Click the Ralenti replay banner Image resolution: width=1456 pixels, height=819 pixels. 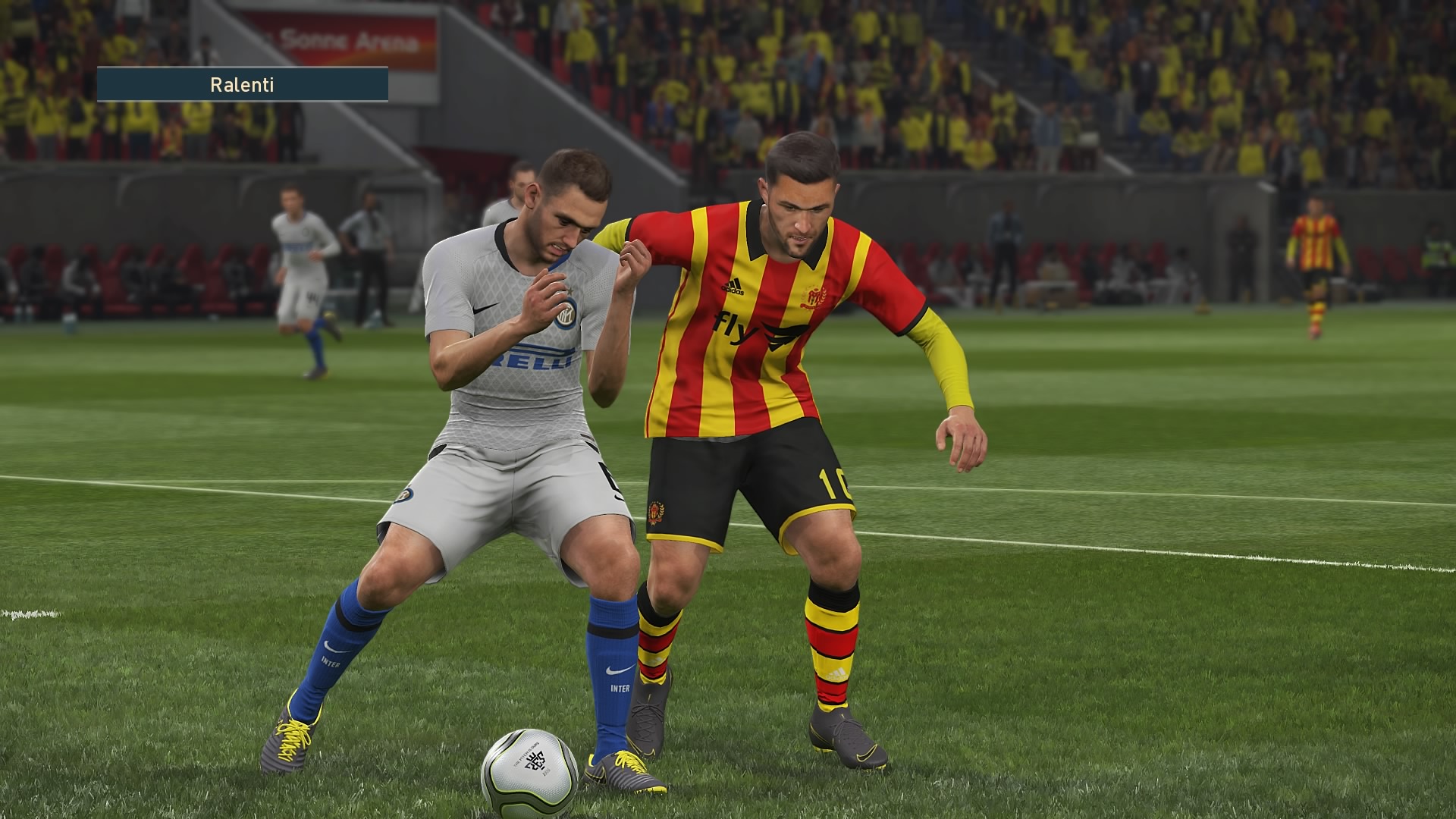pyautogui.click(x=242, y=84)
